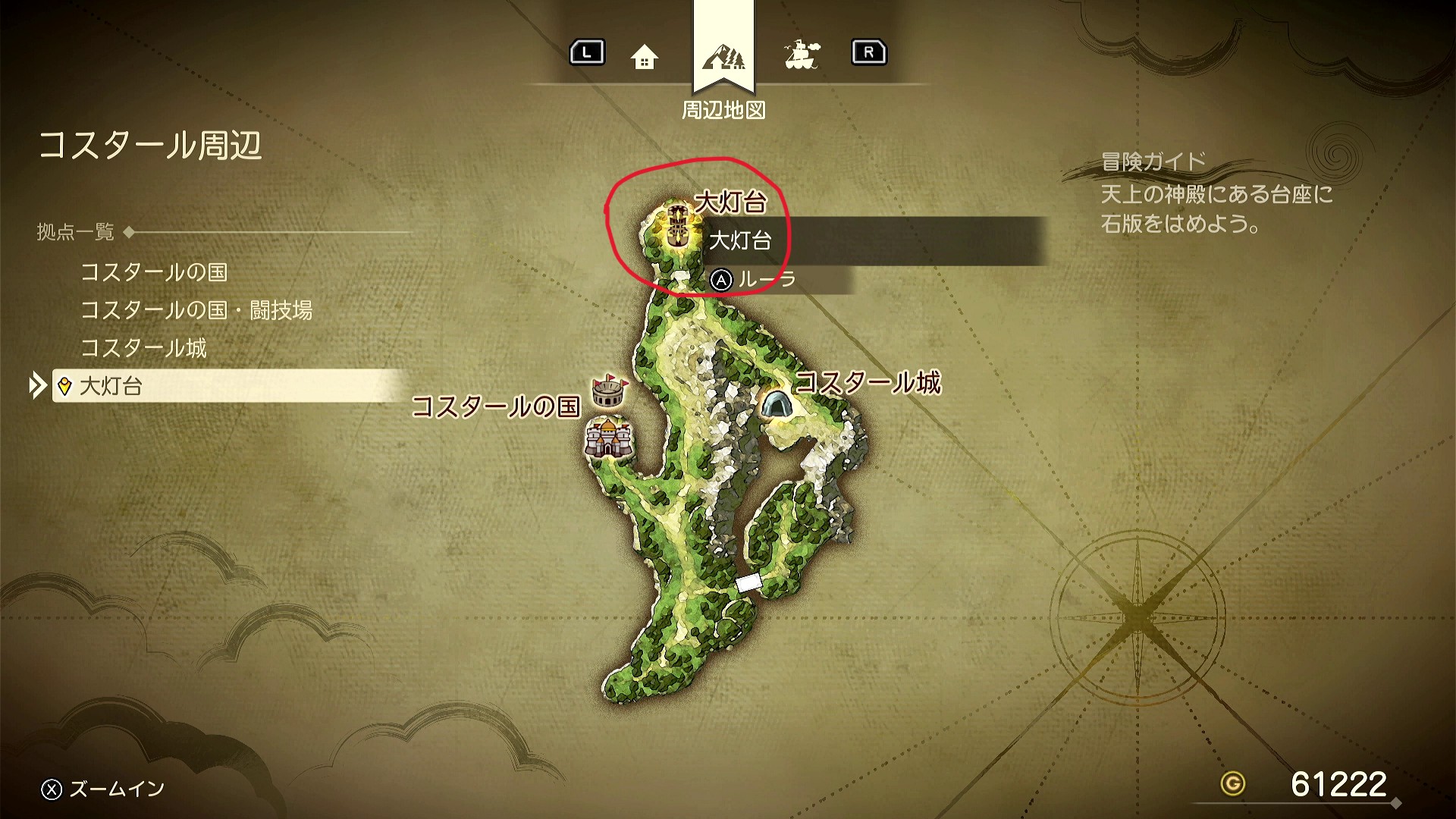Image resolution: width=1456 pixels, height=819 pixels.
Task: Switch to the sailing ship tab
Action: (802, 55)
